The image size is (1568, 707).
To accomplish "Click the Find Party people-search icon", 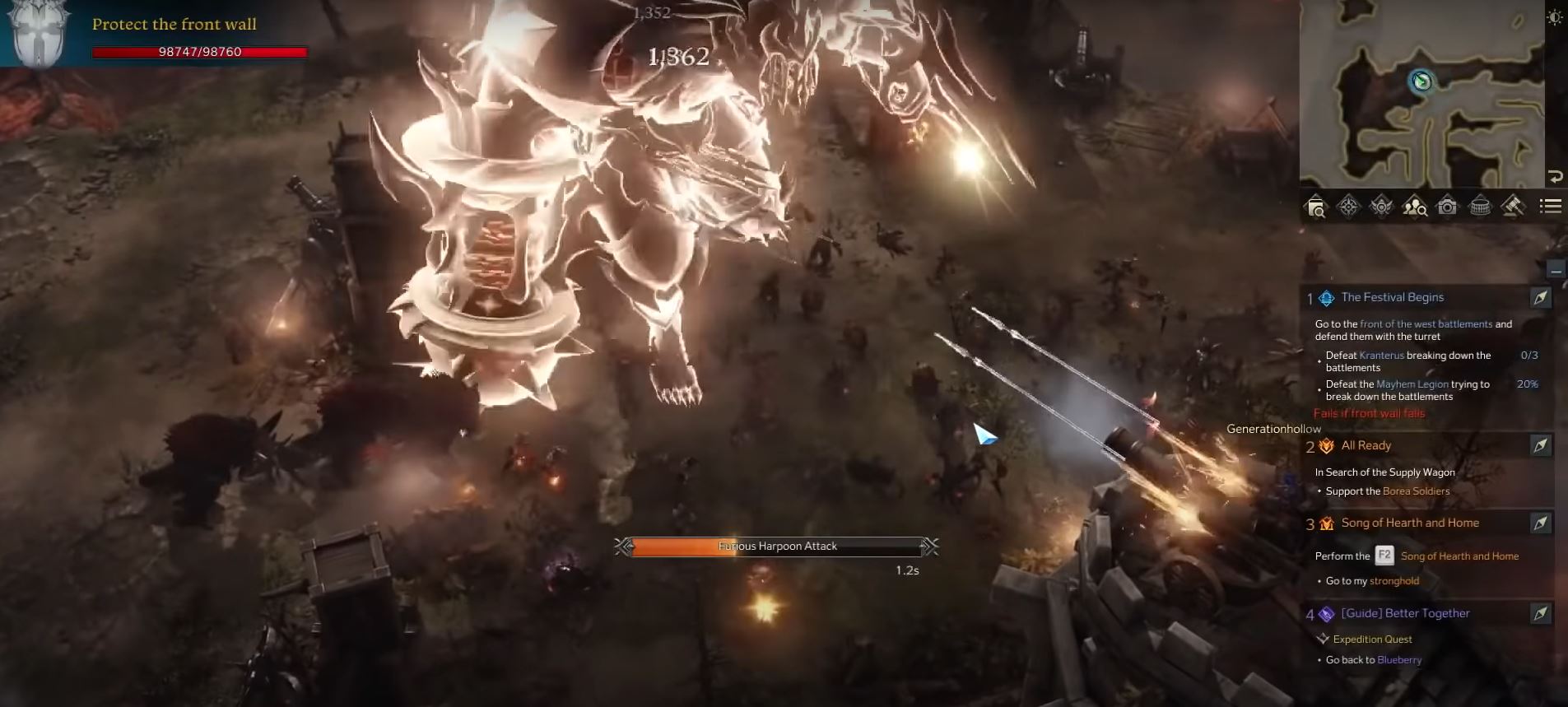I will (x=1412, y=207).
